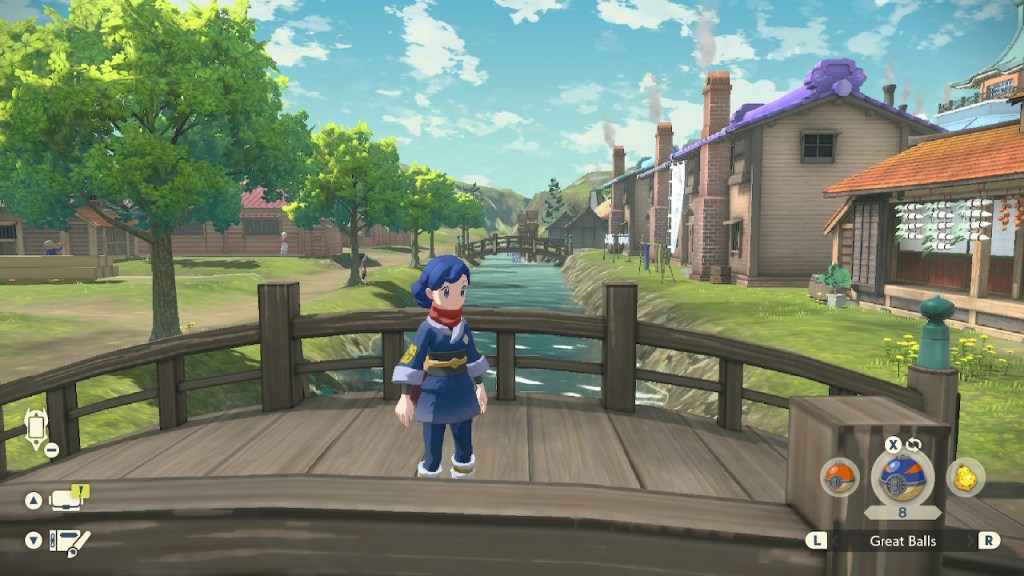The image size is (1024, 576).
Task: Open the Pokédex notebook and pen icon
Action: (70, 541)
